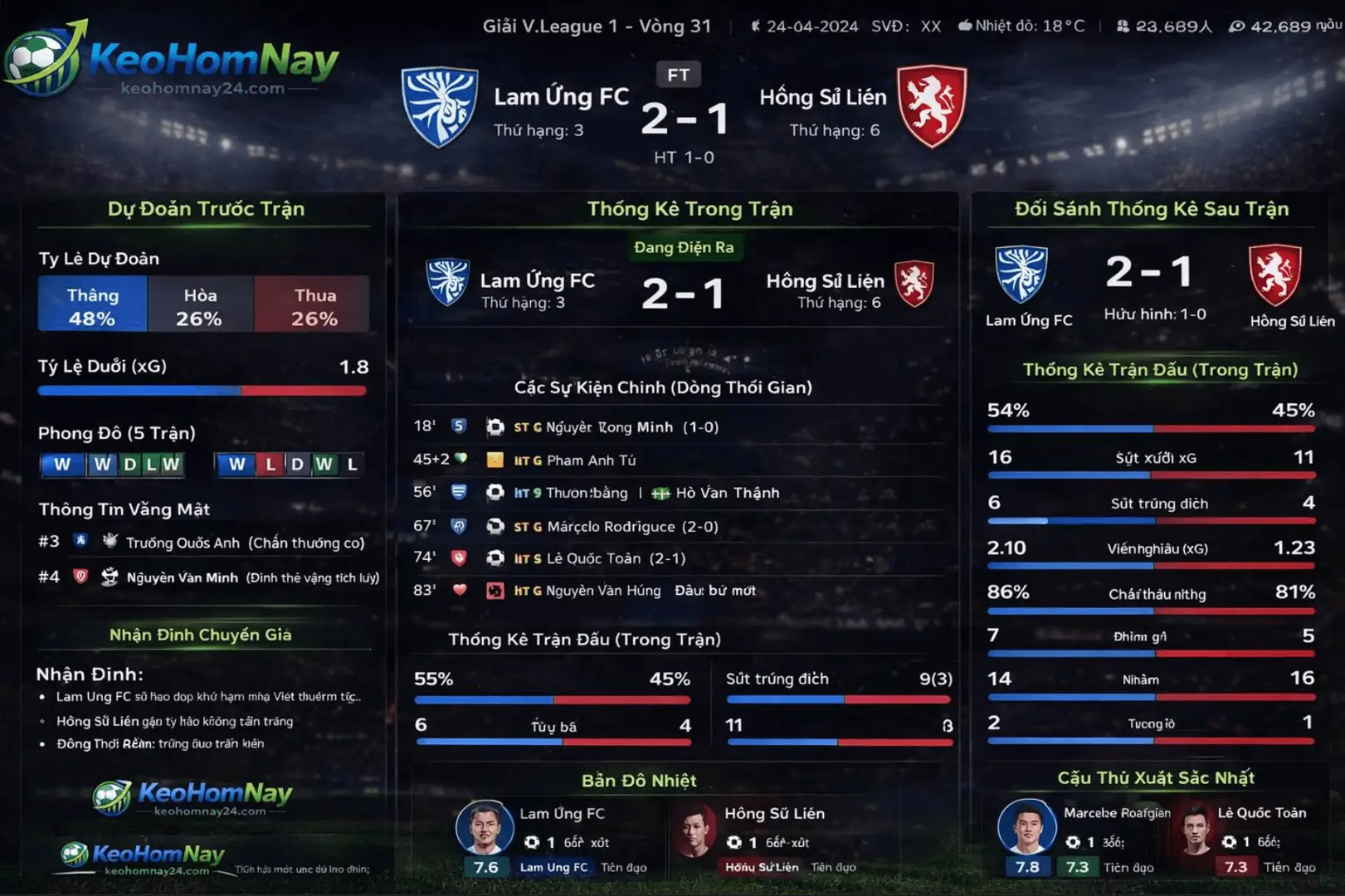Select the Thắng 48% prediction box
Image resolution: width=1345 pixels, height=896 pixels.
click(x=92, y=306)
